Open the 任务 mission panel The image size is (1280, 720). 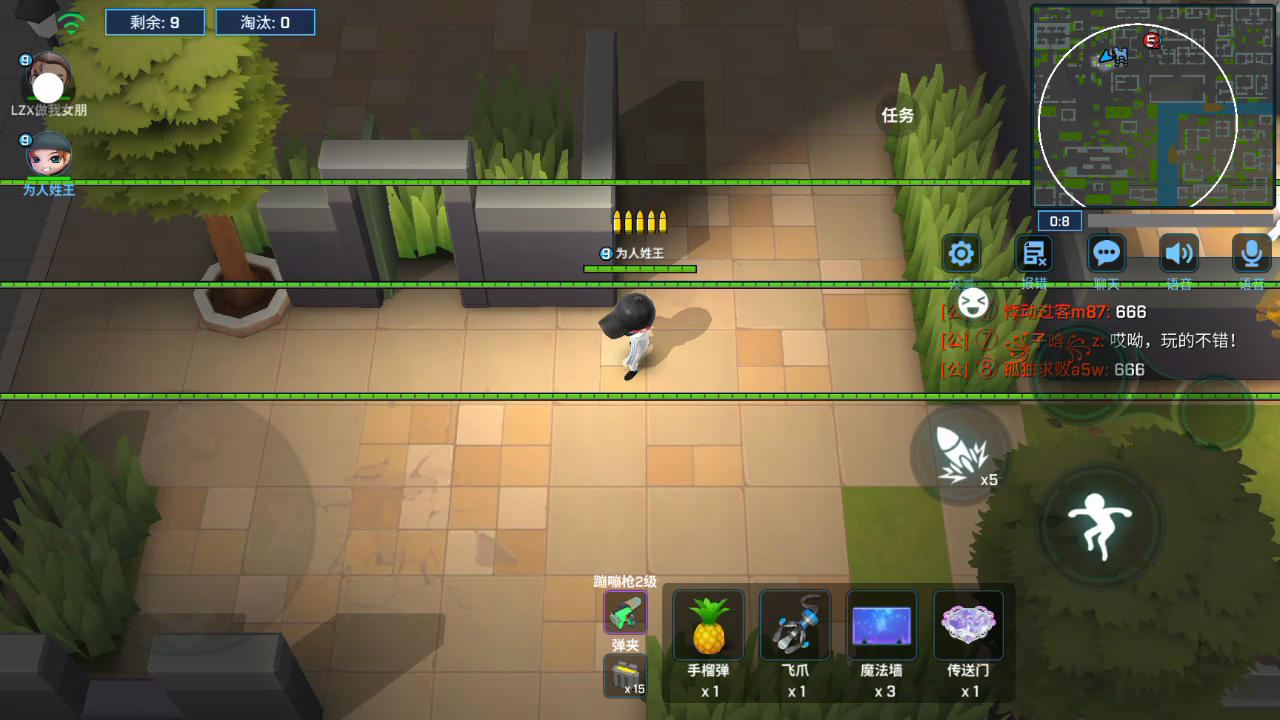tap(897, 115)
